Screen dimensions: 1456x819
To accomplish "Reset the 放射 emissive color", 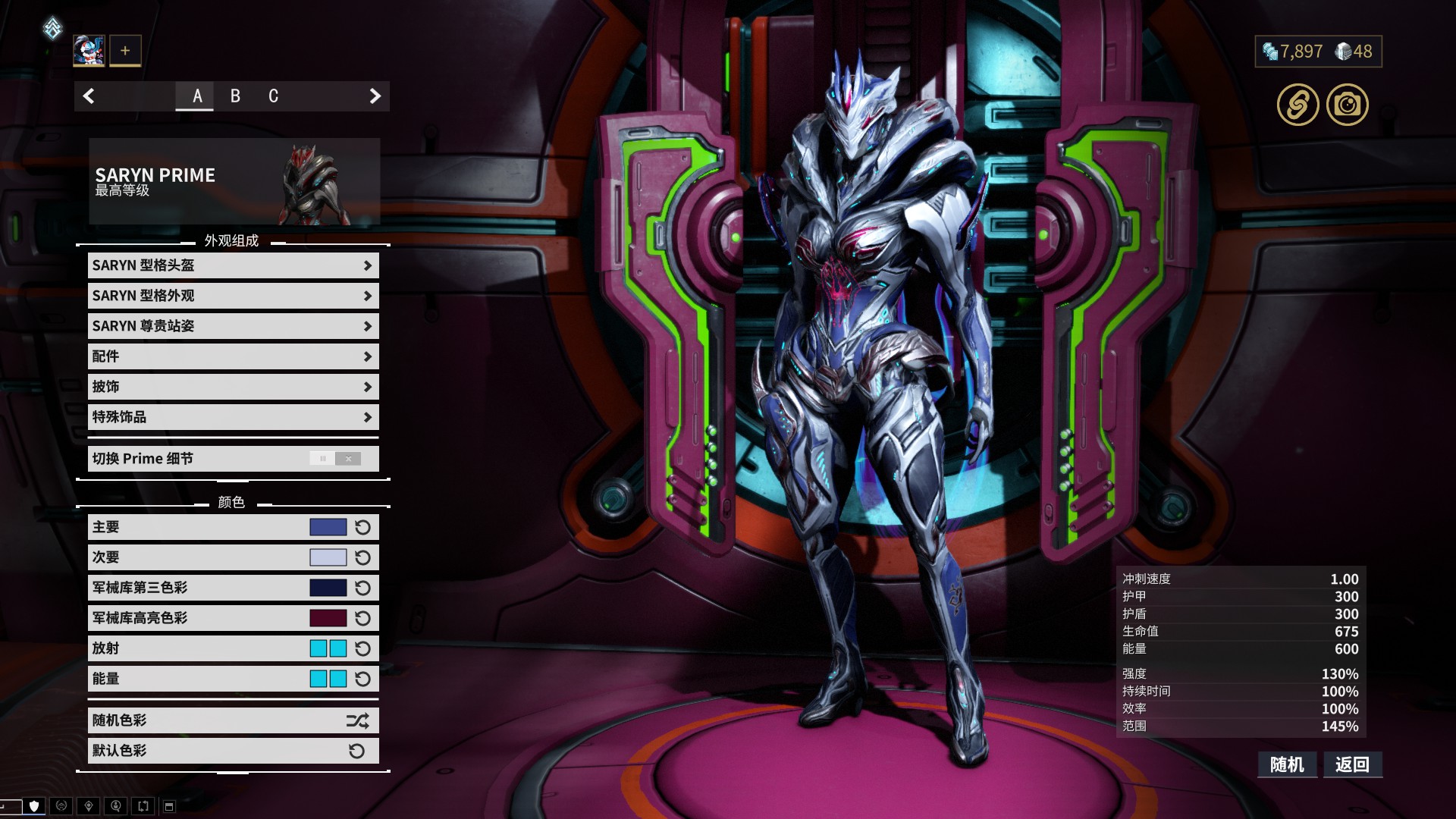I will pyautogui.click(x=363, y=648).
